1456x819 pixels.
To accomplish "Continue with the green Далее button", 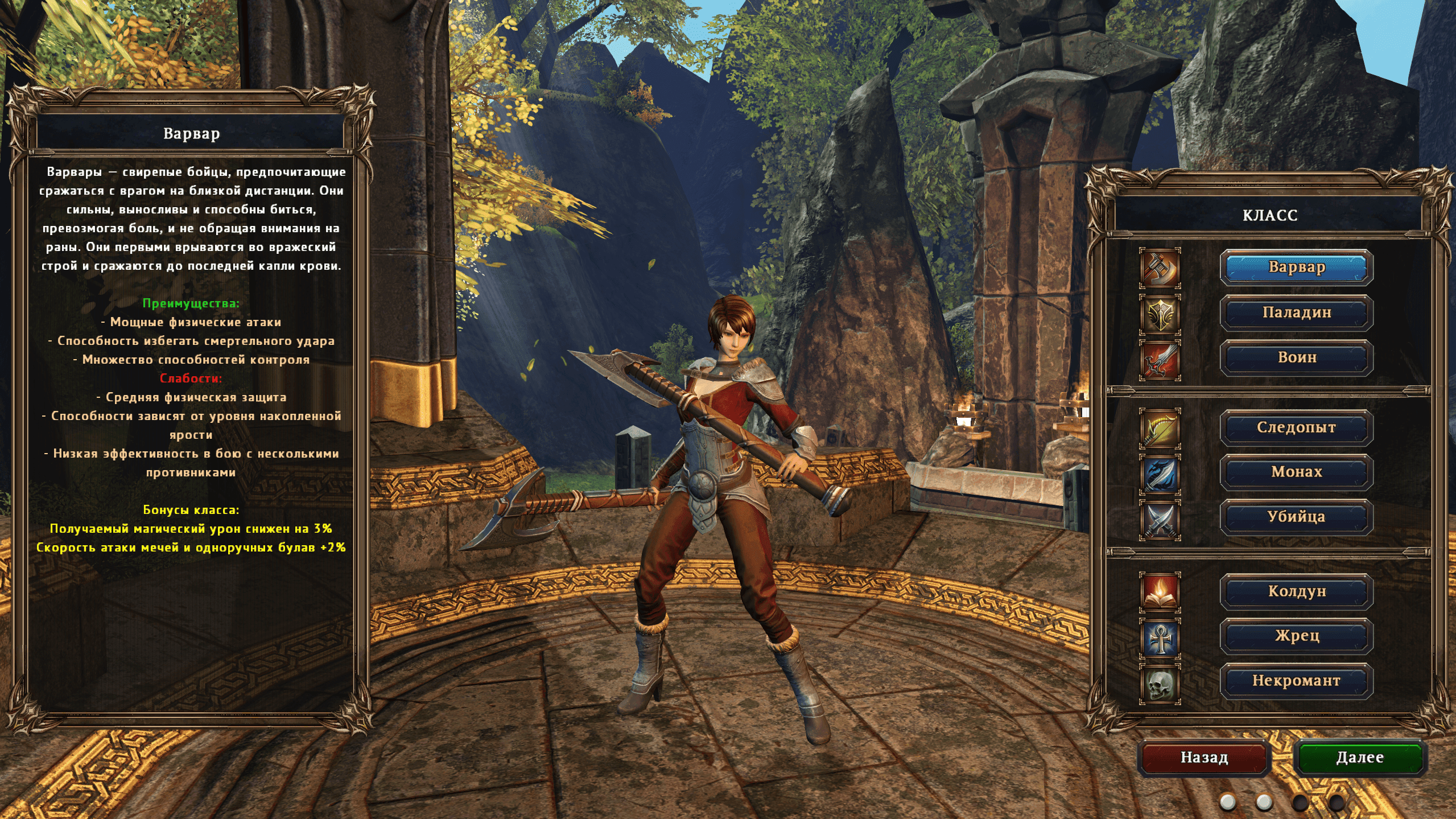I will tap(1359, 758).
